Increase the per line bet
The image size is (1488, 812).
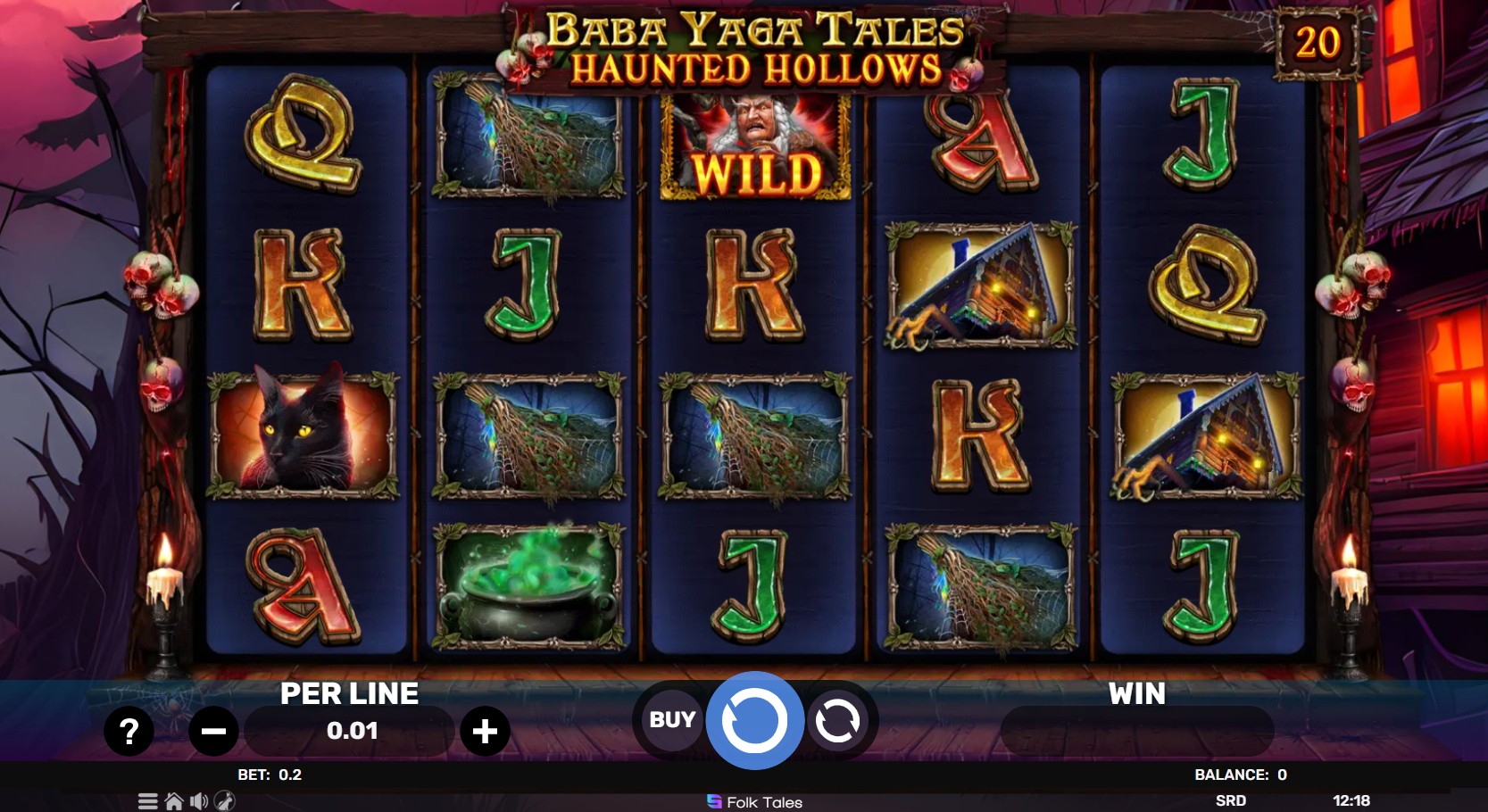[x=485, y=732]
